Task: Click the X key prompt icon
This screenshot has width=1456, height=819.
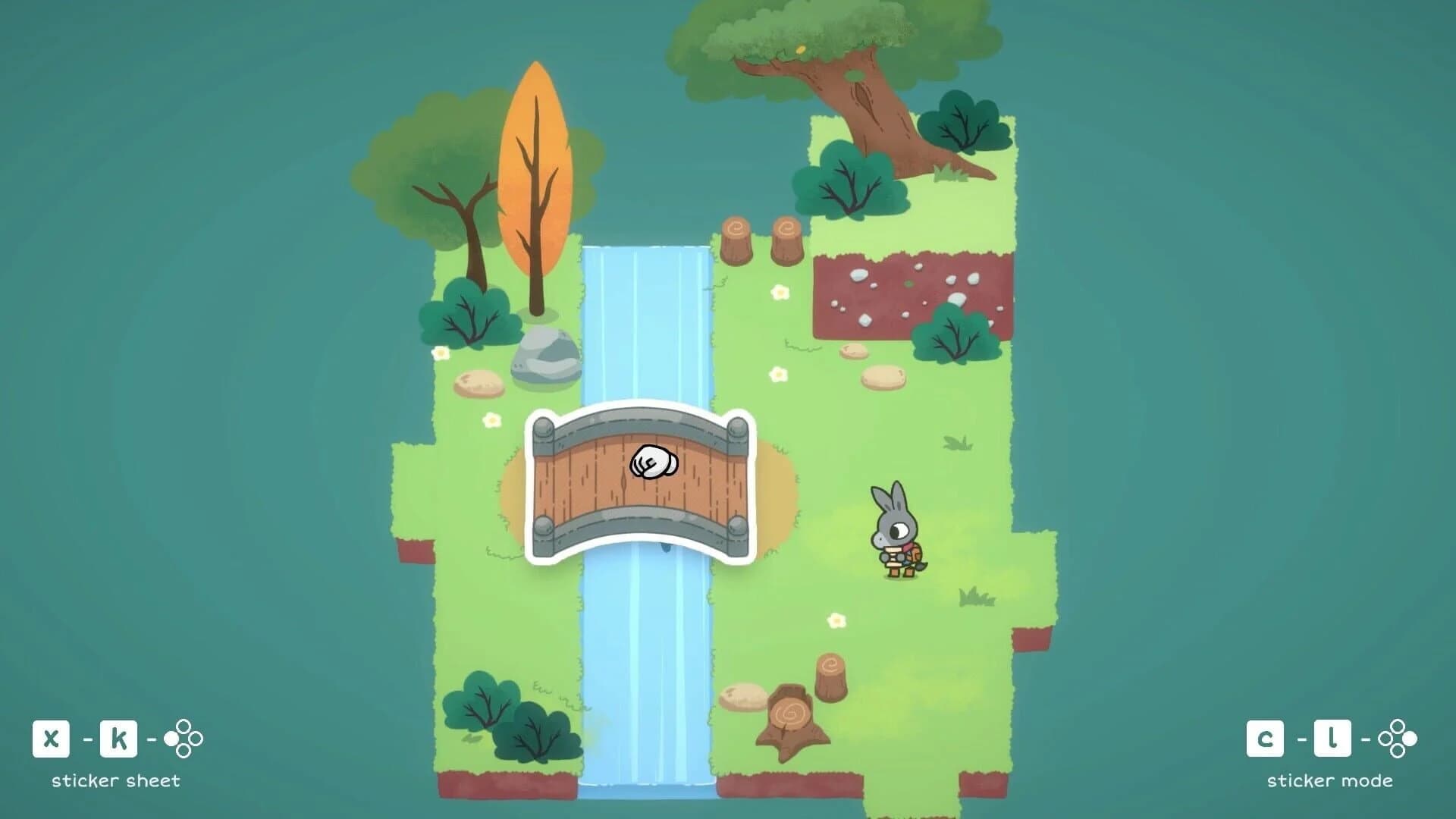Action: tap(50, 738)
